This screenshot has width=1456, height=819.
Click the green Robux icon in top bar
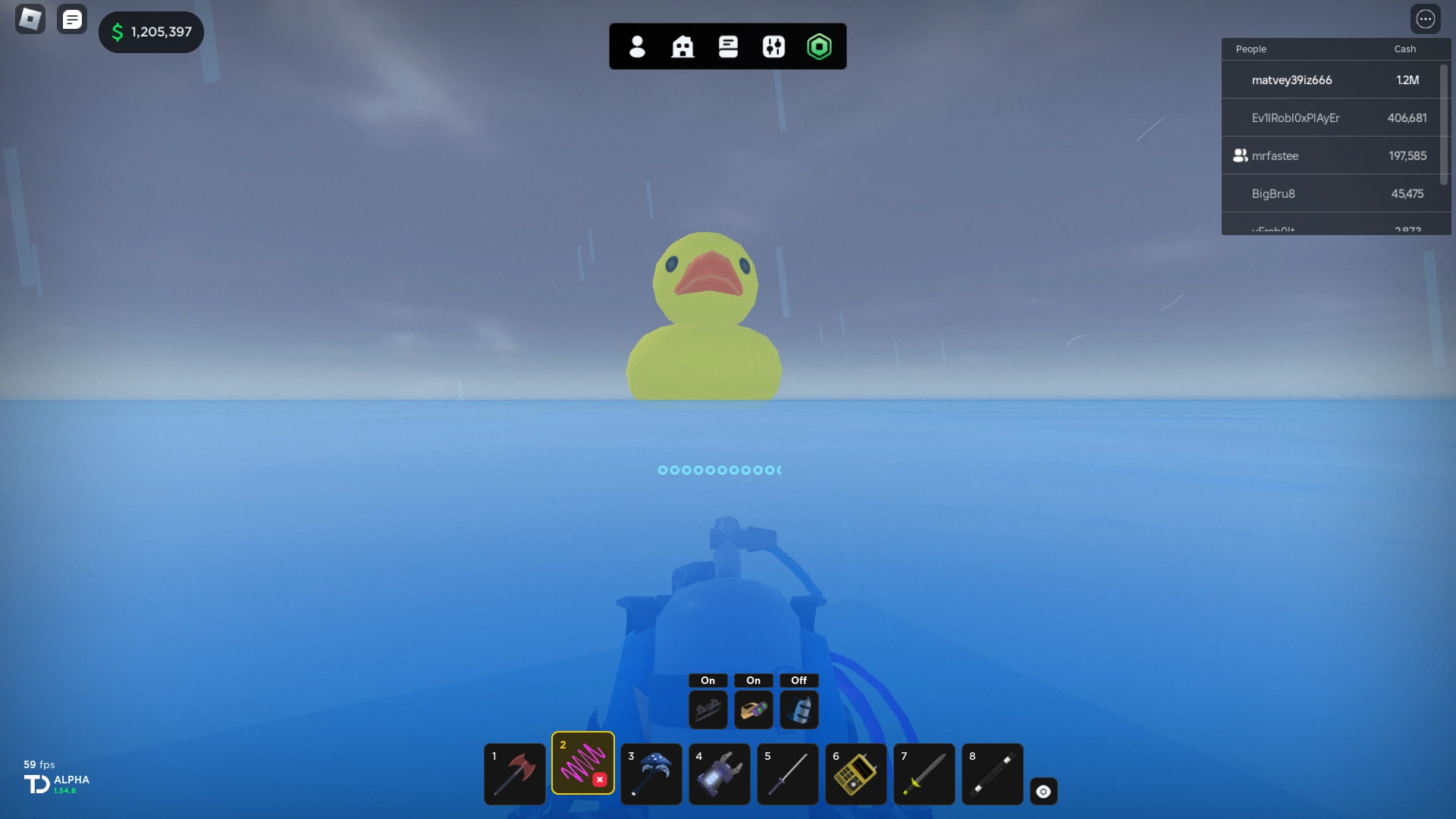(x=821, y=46)
